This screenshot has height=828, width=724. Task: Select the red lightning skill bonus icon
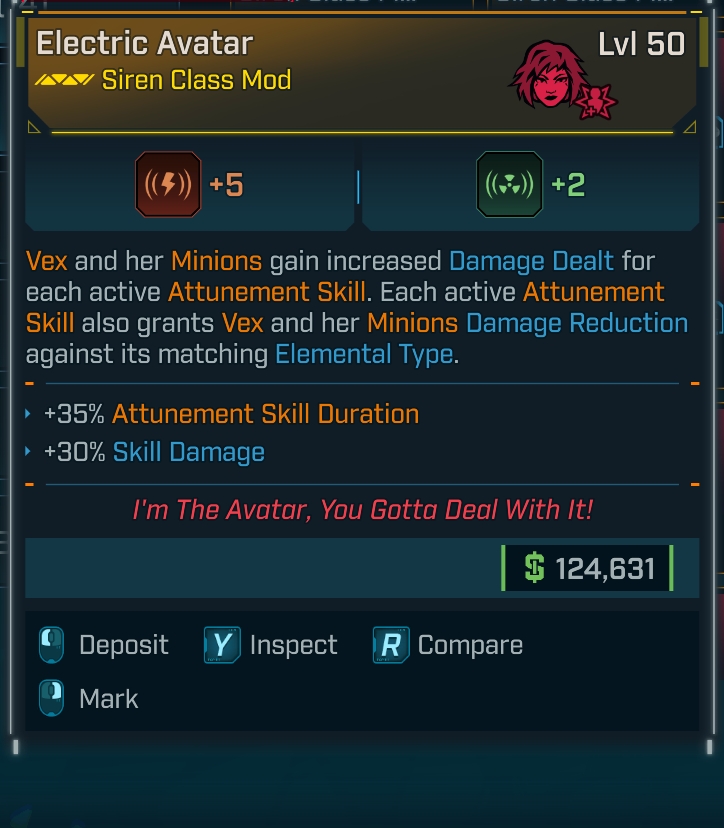coord(167,185)
